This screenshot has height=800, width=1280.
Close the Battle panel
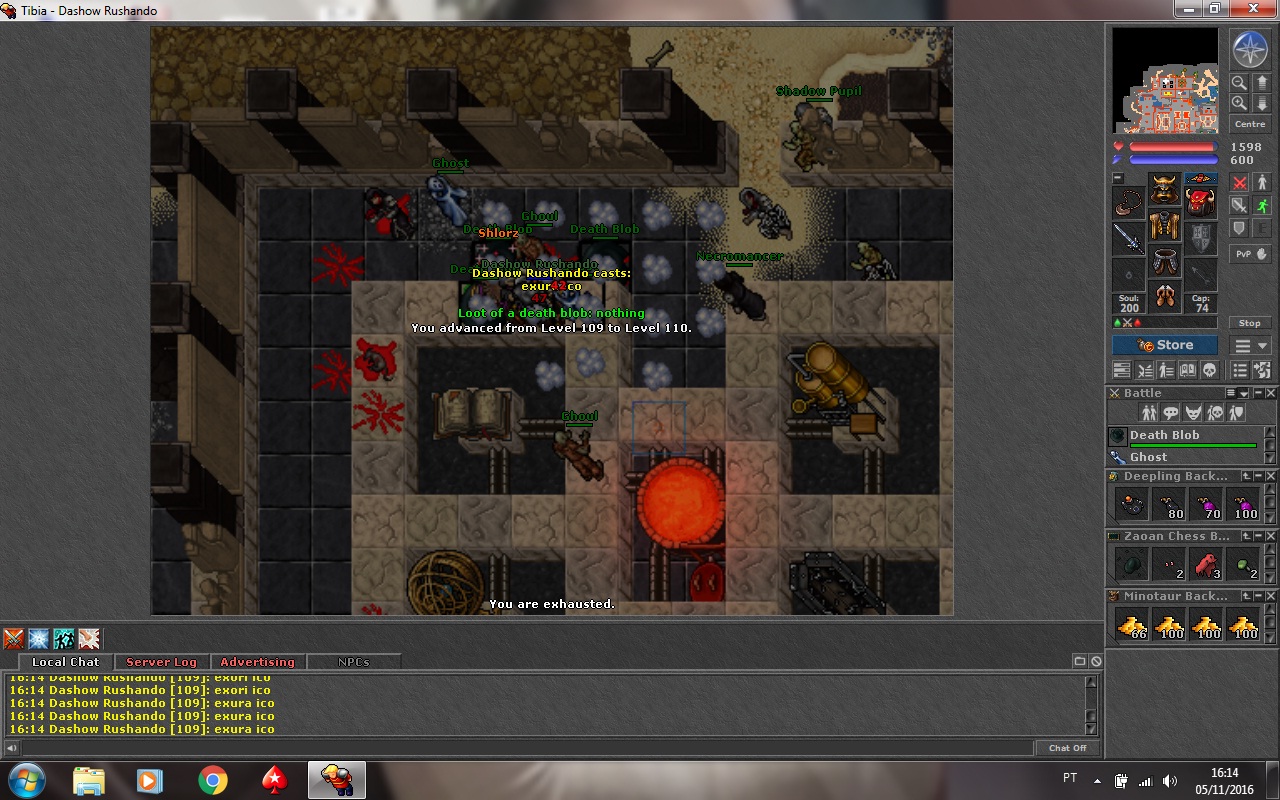point(1271,393)
